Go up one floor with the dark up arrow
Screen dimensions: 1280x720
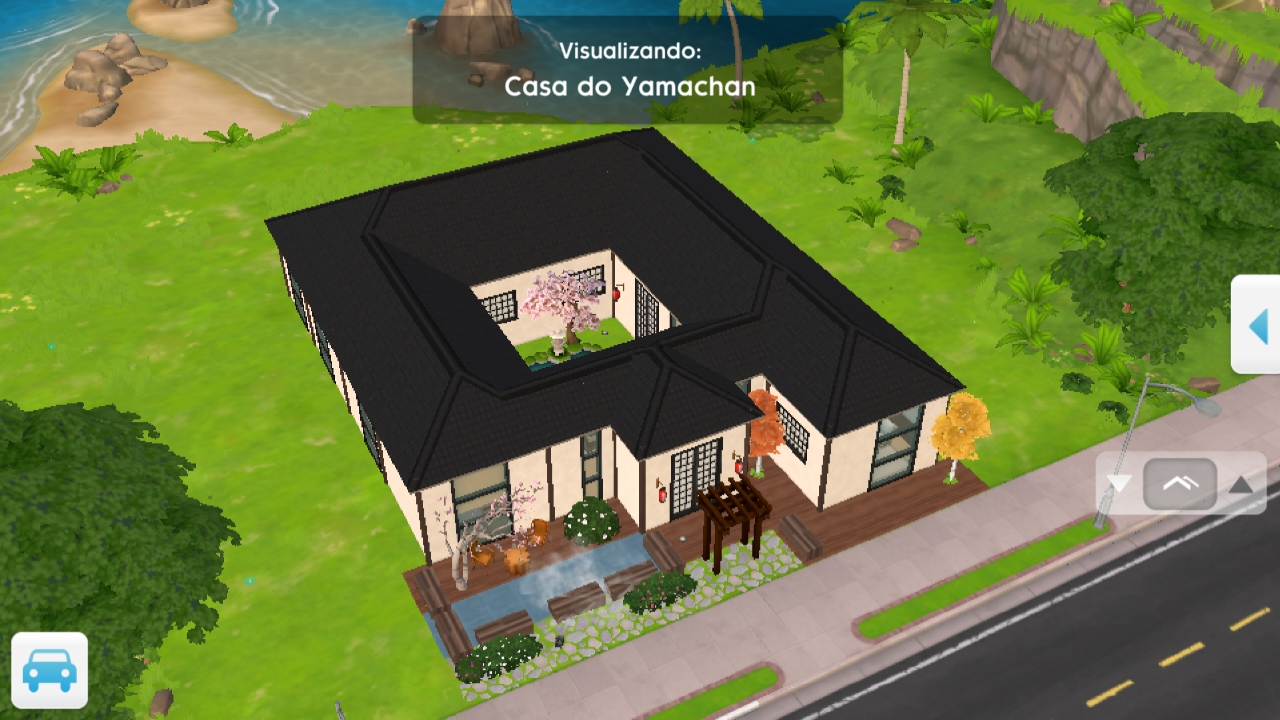(1241, 485)
